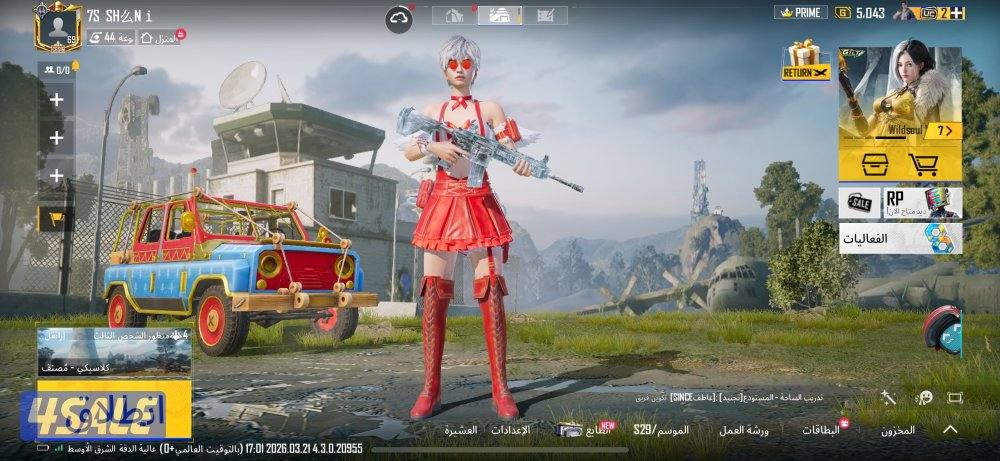
Task: Open the Workshop (ورشة العمل) menu
Action: tap(744, 430)
